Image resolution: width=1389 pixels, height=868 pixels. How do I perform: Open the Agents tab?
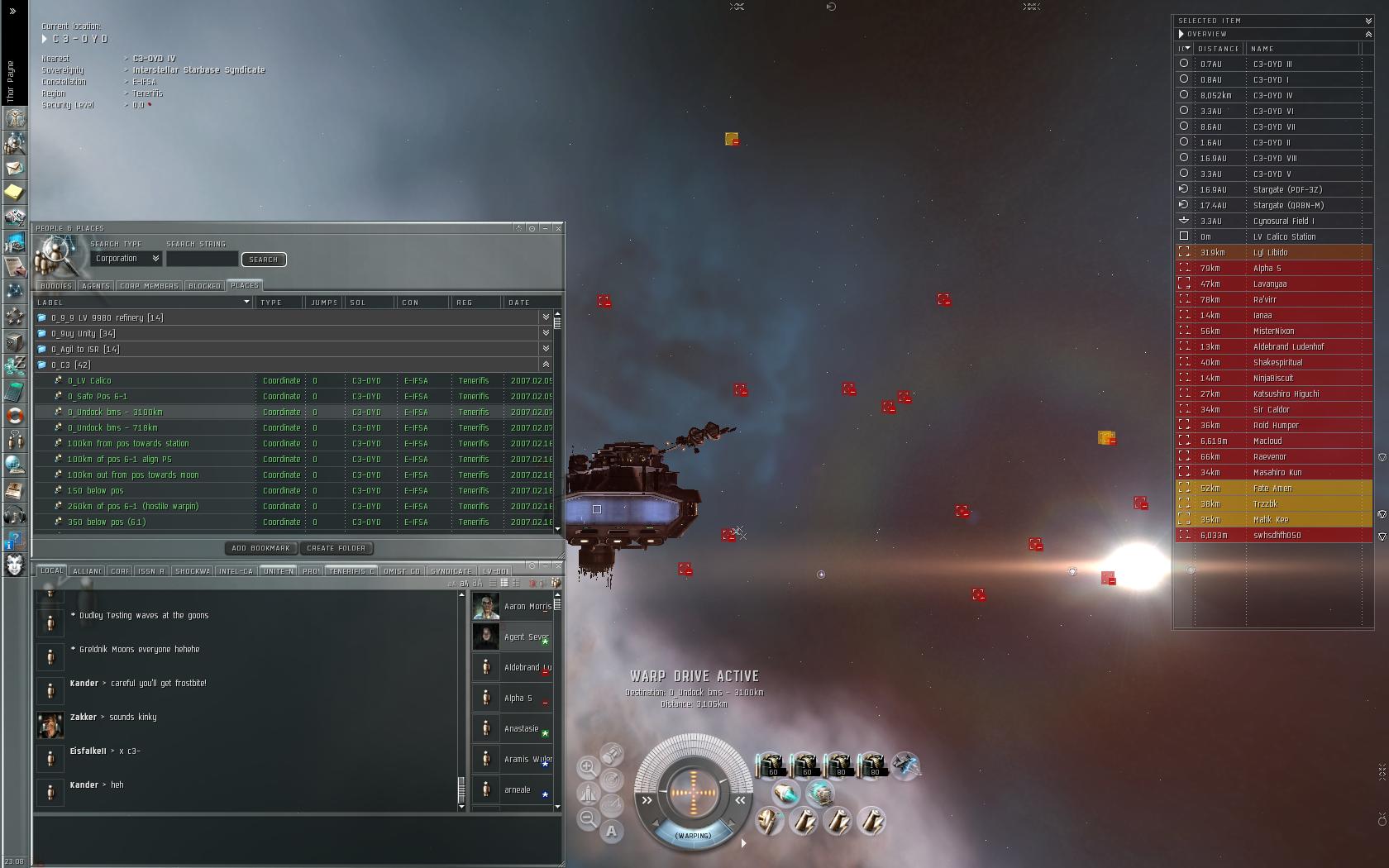(x=95, y=286)
